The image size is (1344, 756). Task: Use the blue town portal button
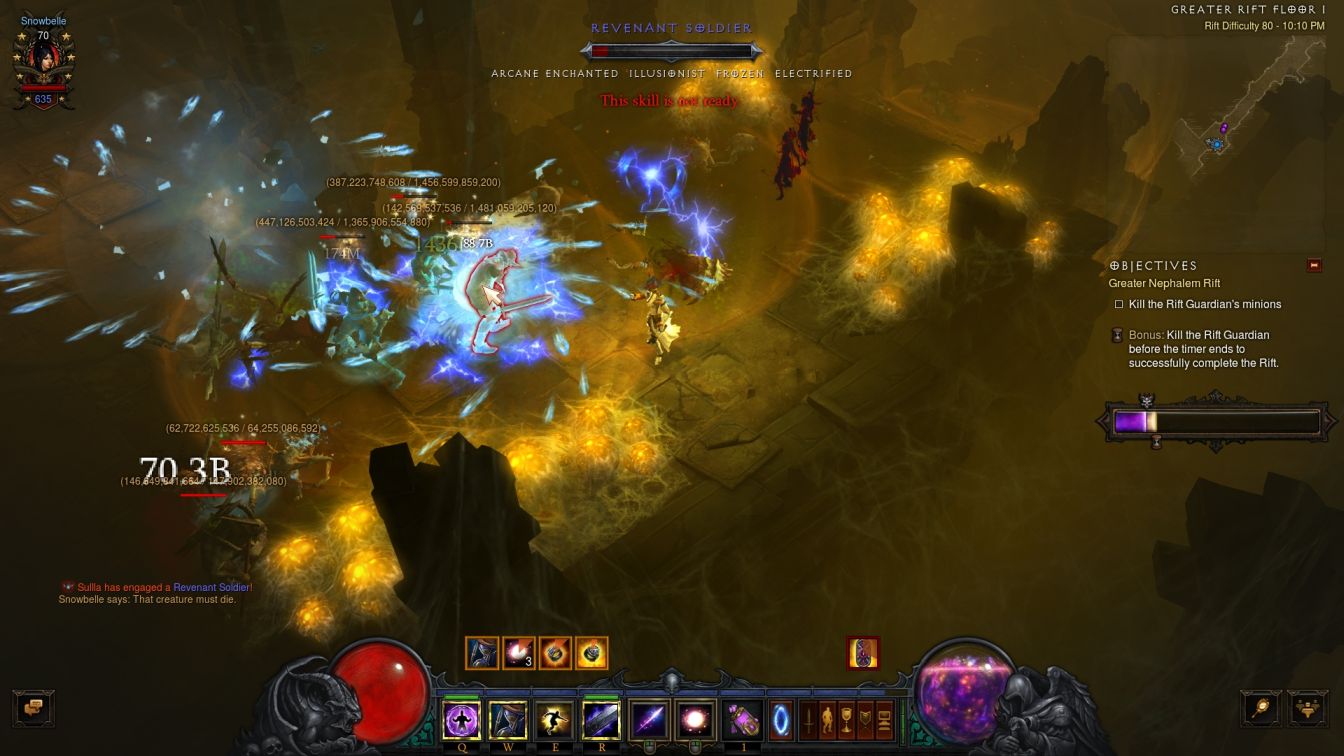pyautogui.click(x=782, y=720)
